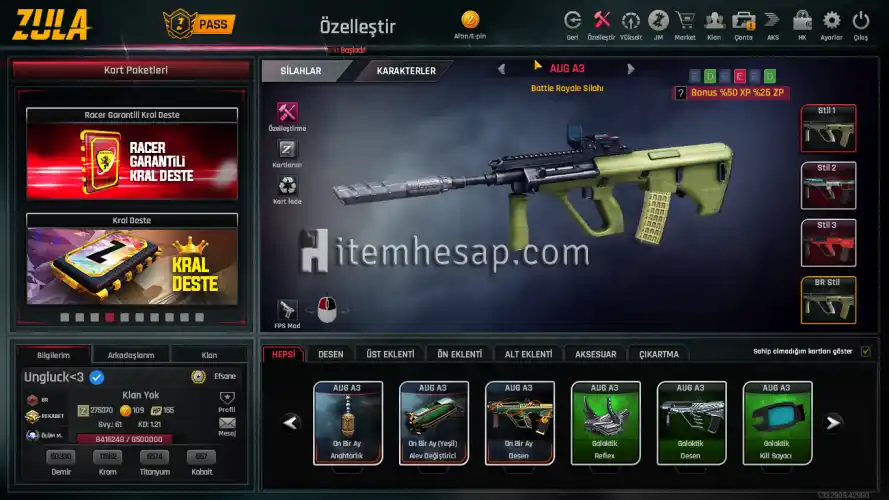Select the Galaktik Reflex card
Screen dimensions: 889x500
point(605,422)
